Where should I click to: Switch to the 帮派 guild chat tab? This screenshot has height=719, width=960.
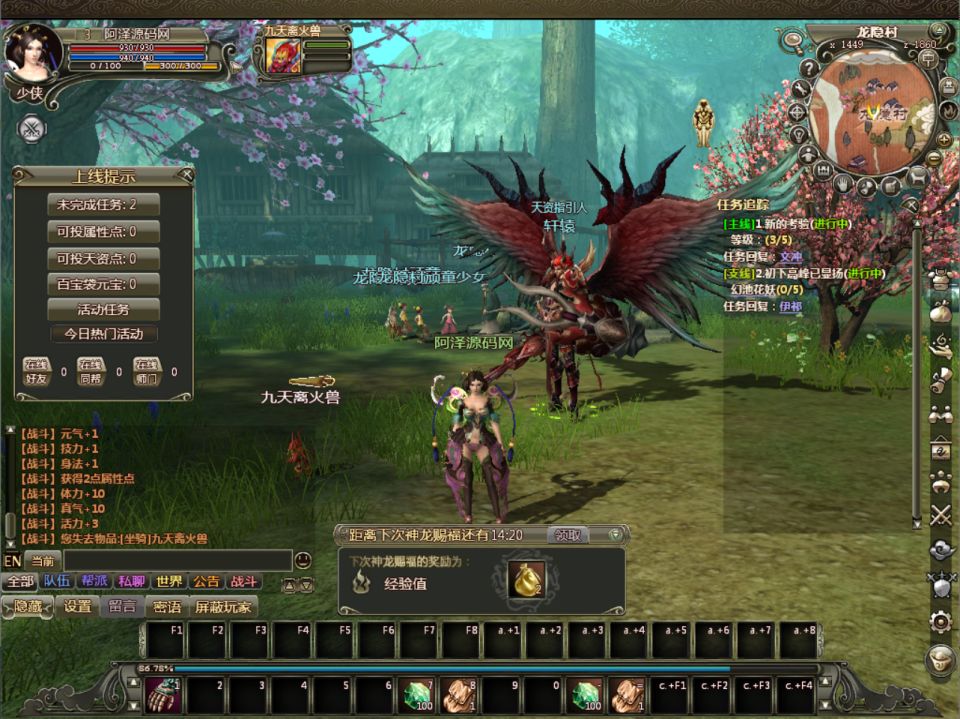click(x=95, y=581)
